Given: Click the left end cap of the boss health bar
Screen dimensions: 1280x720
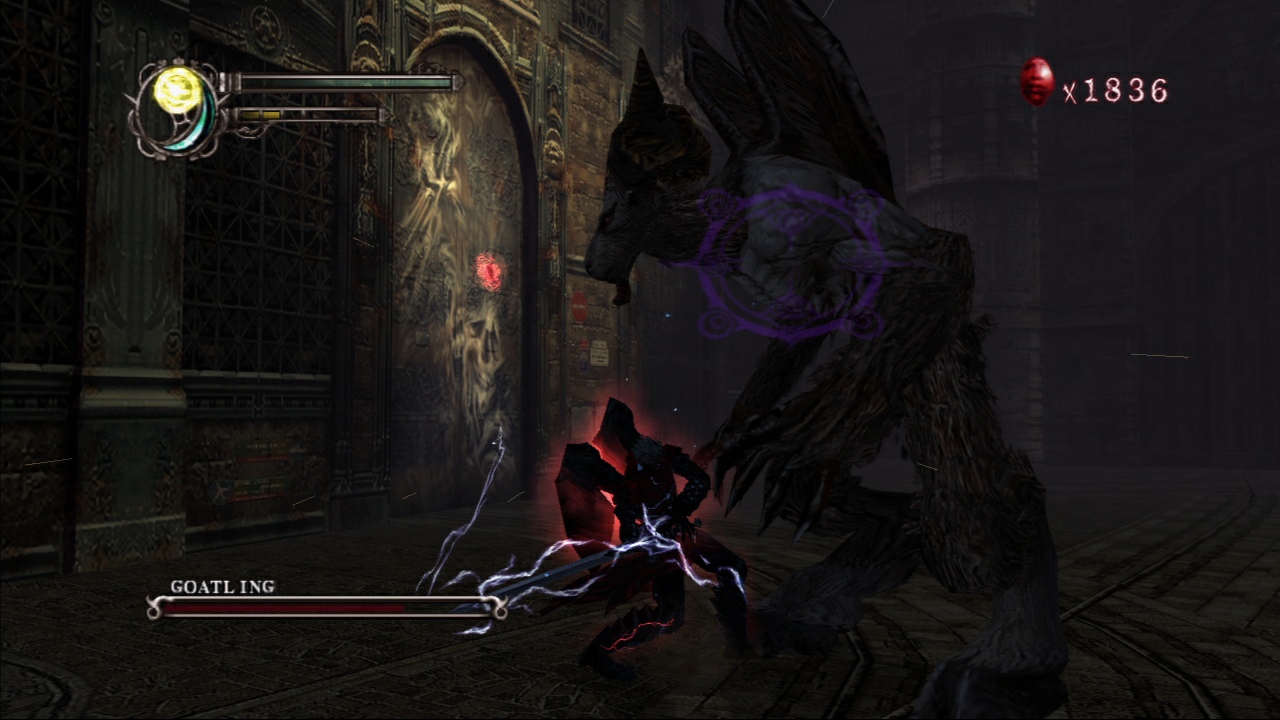Looking at the screenshot, I should (x=157, y=607).
